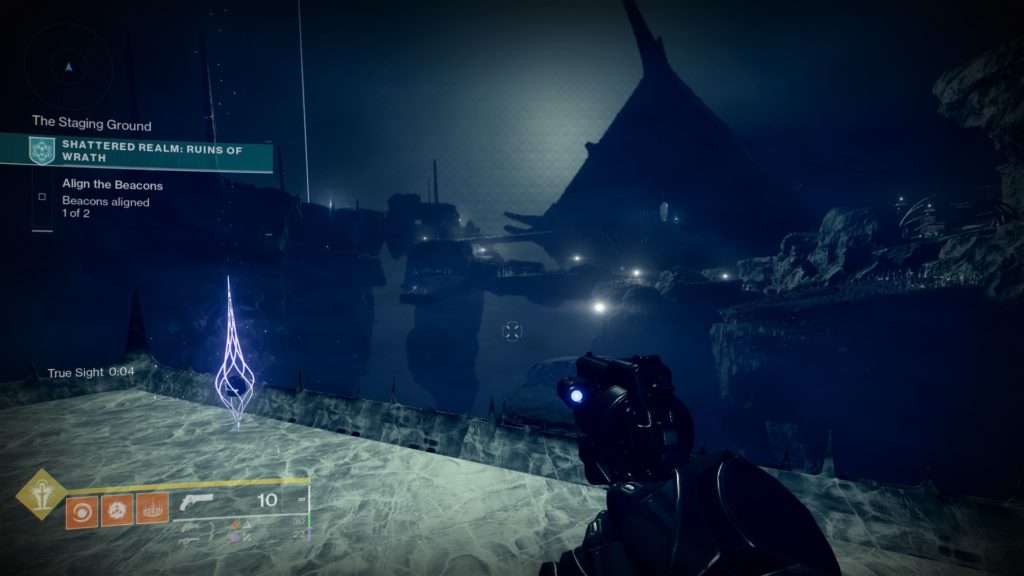Viewport: 1024px width, 576px height.
Task: Use the swirl grenade ability icon
Action: [x=82, y=510]
